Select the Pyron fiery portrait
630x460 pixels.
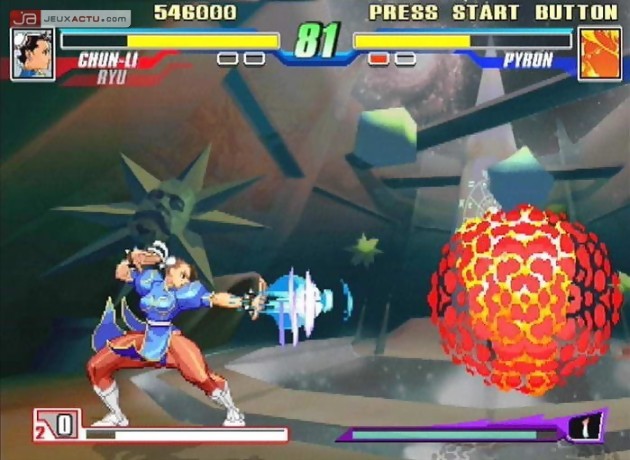tap(599, 53)
